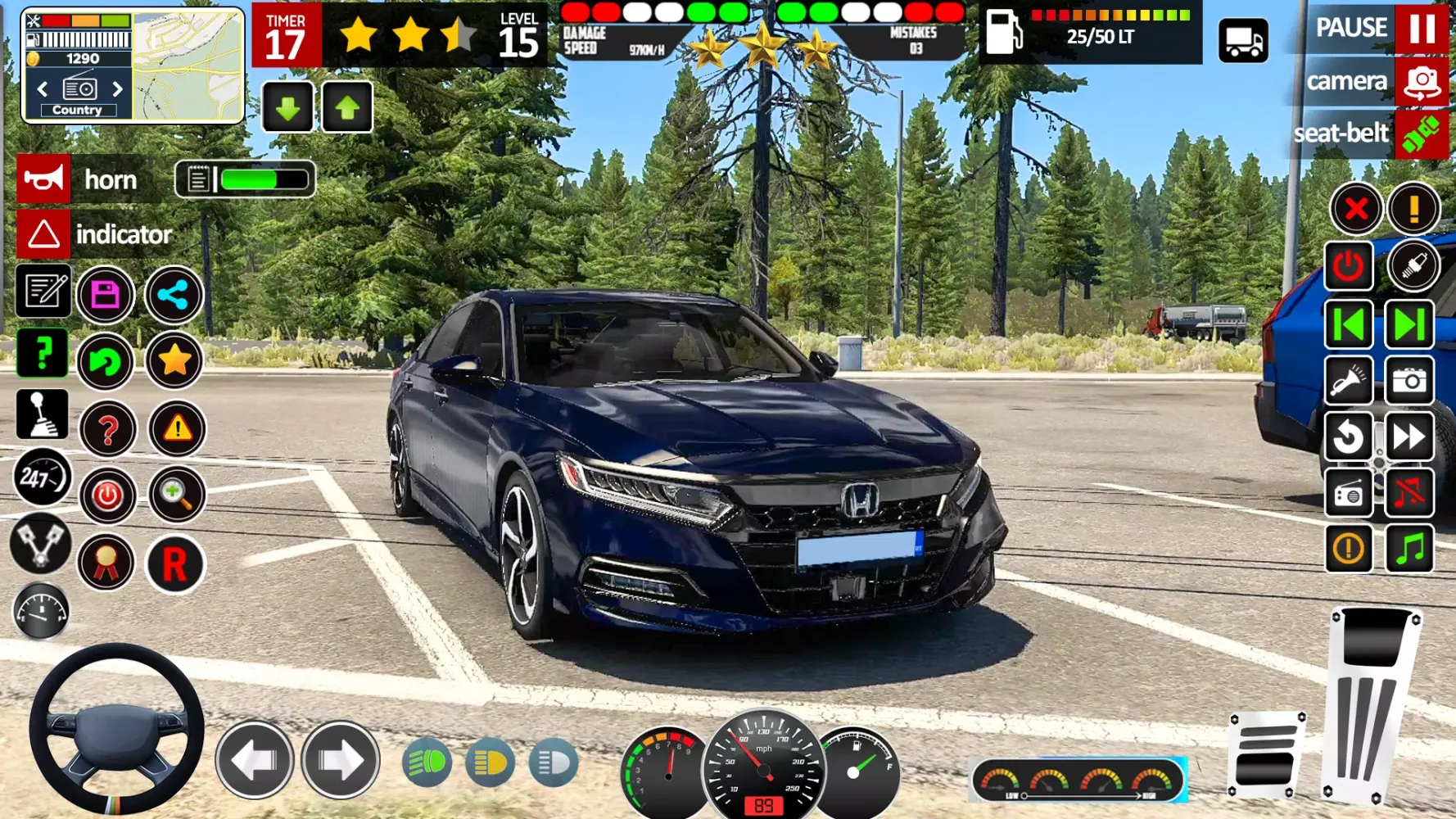Select the red R button
This screenshot has width=1456, height=819.
(x=174, y=564)
